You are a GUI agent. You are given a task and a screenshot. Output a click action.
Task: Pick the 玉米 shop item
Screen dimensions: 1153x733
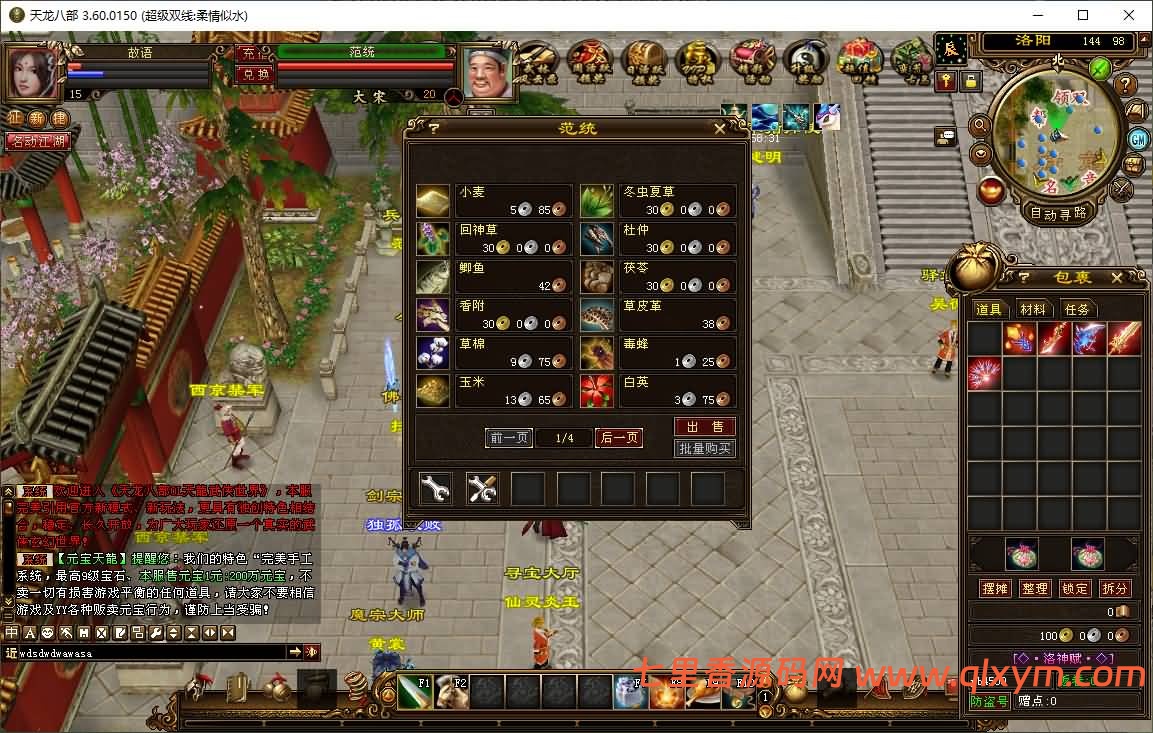(494, 391)
